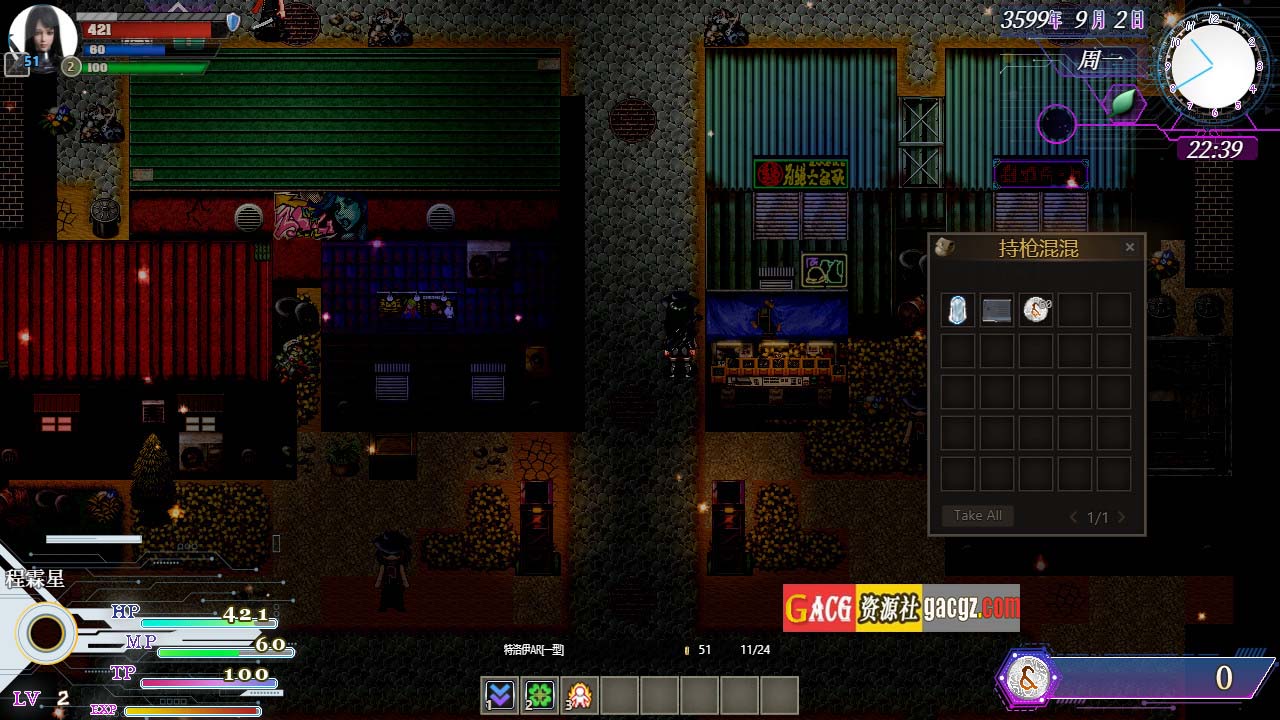Trigger the flaming figure skill in slot 3
Viewport: 1280px width, 720px height.
pyautogui.click(x=579, y=694)
